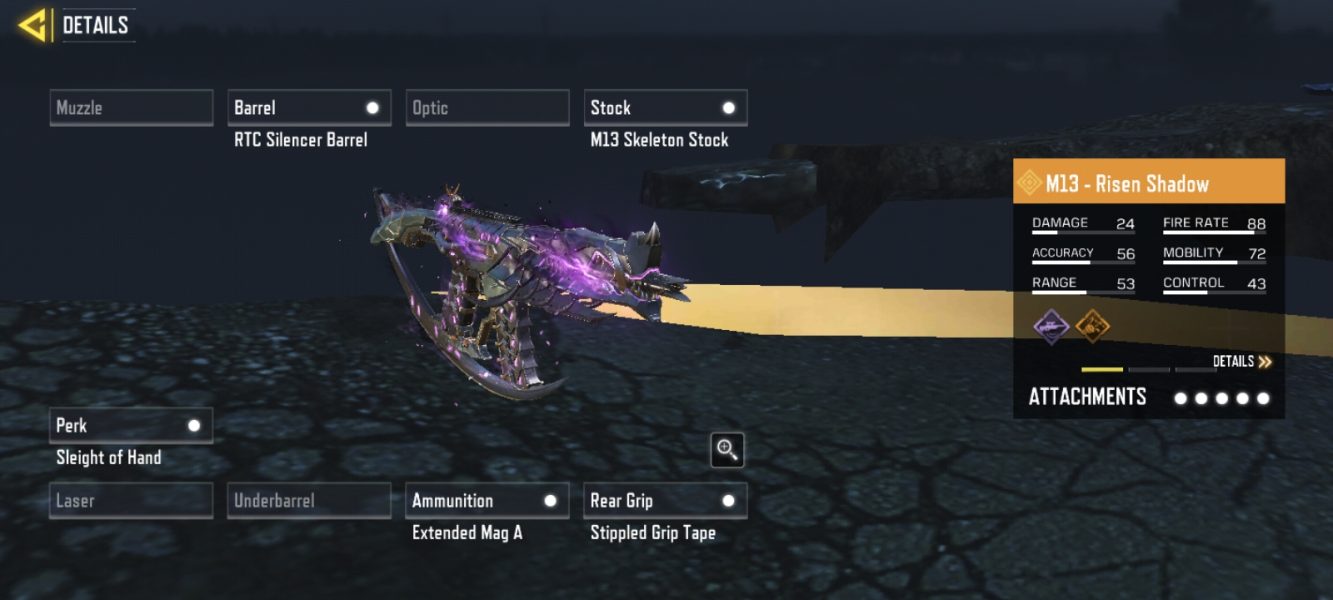This screenshot has width=1333, height=600.
Task: Open the empty Underbarrel slot
Action: point(309,501)
